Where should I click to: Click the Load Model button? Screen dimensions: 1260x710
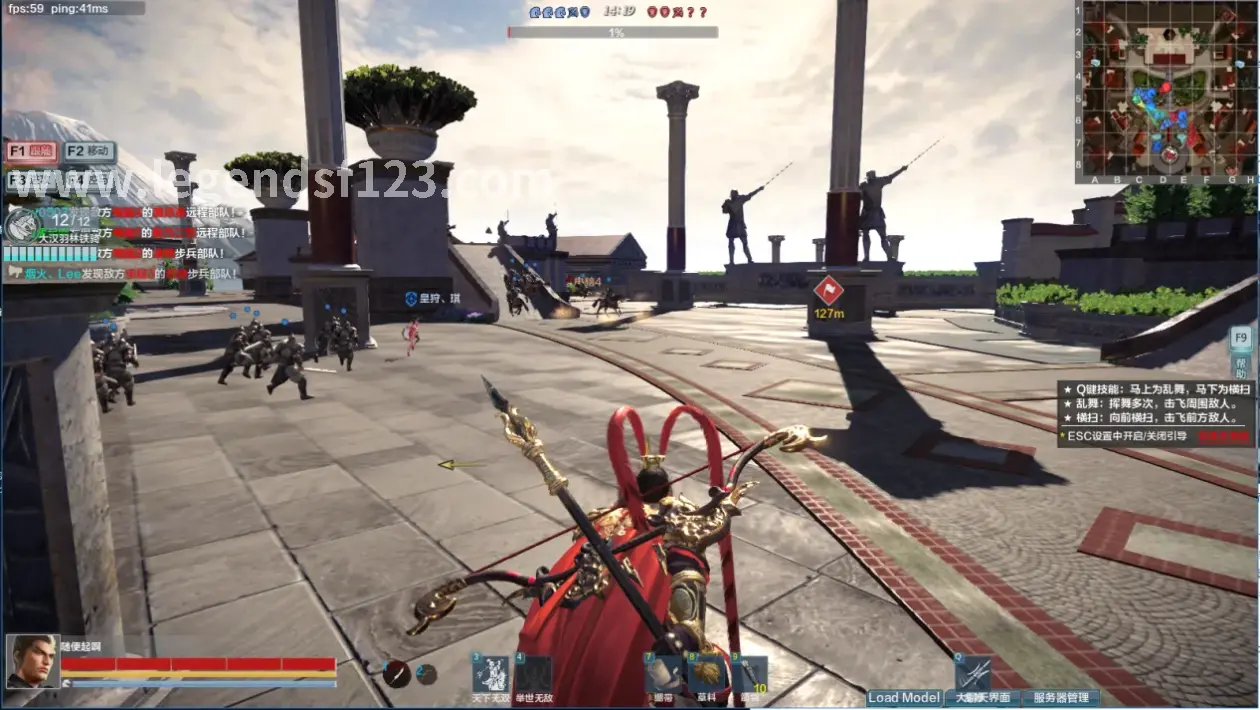pyautogui.click(x=904, y=698)
